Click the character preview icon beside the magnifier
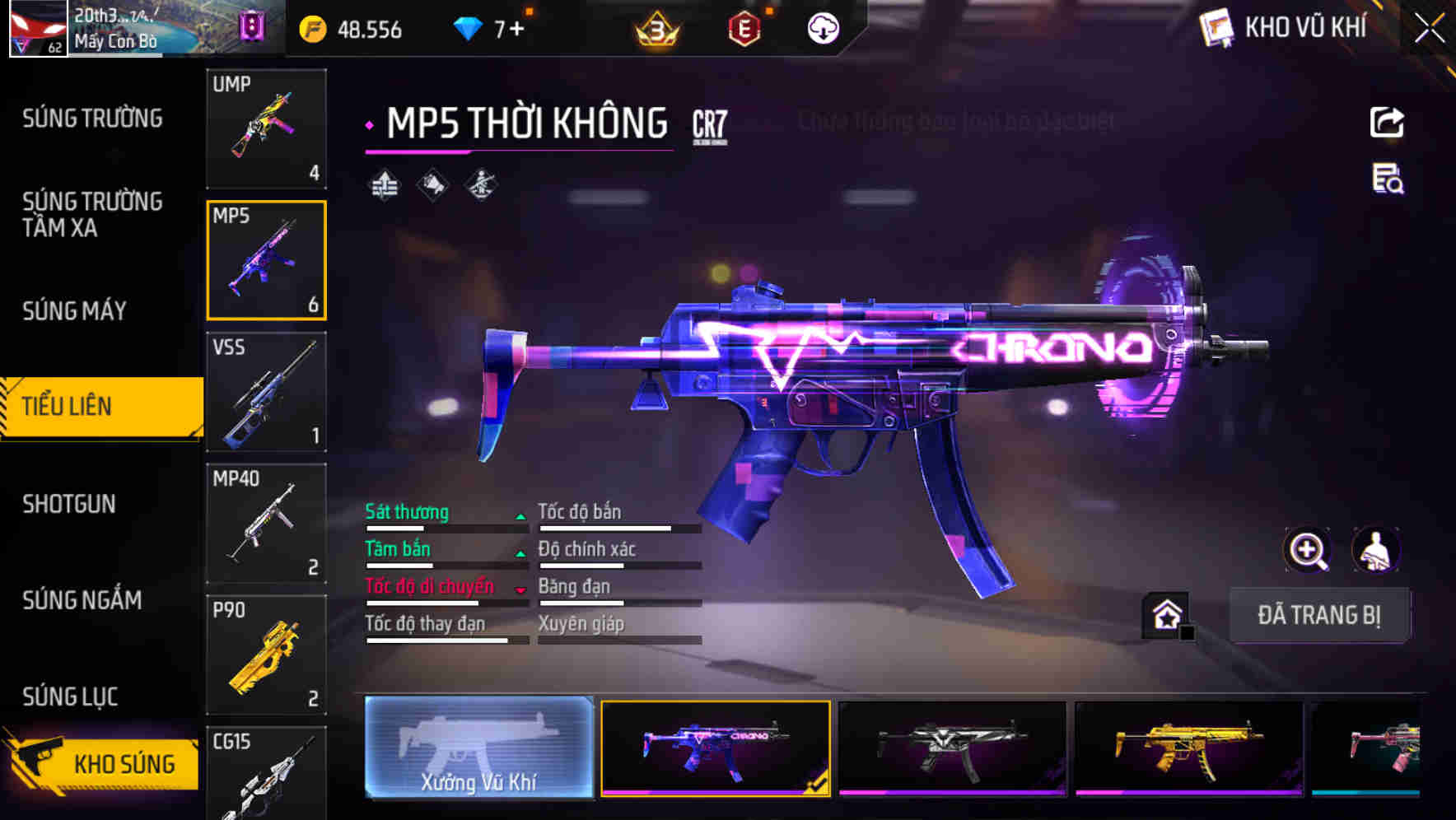The image size is (1456, 820). 1375,550
